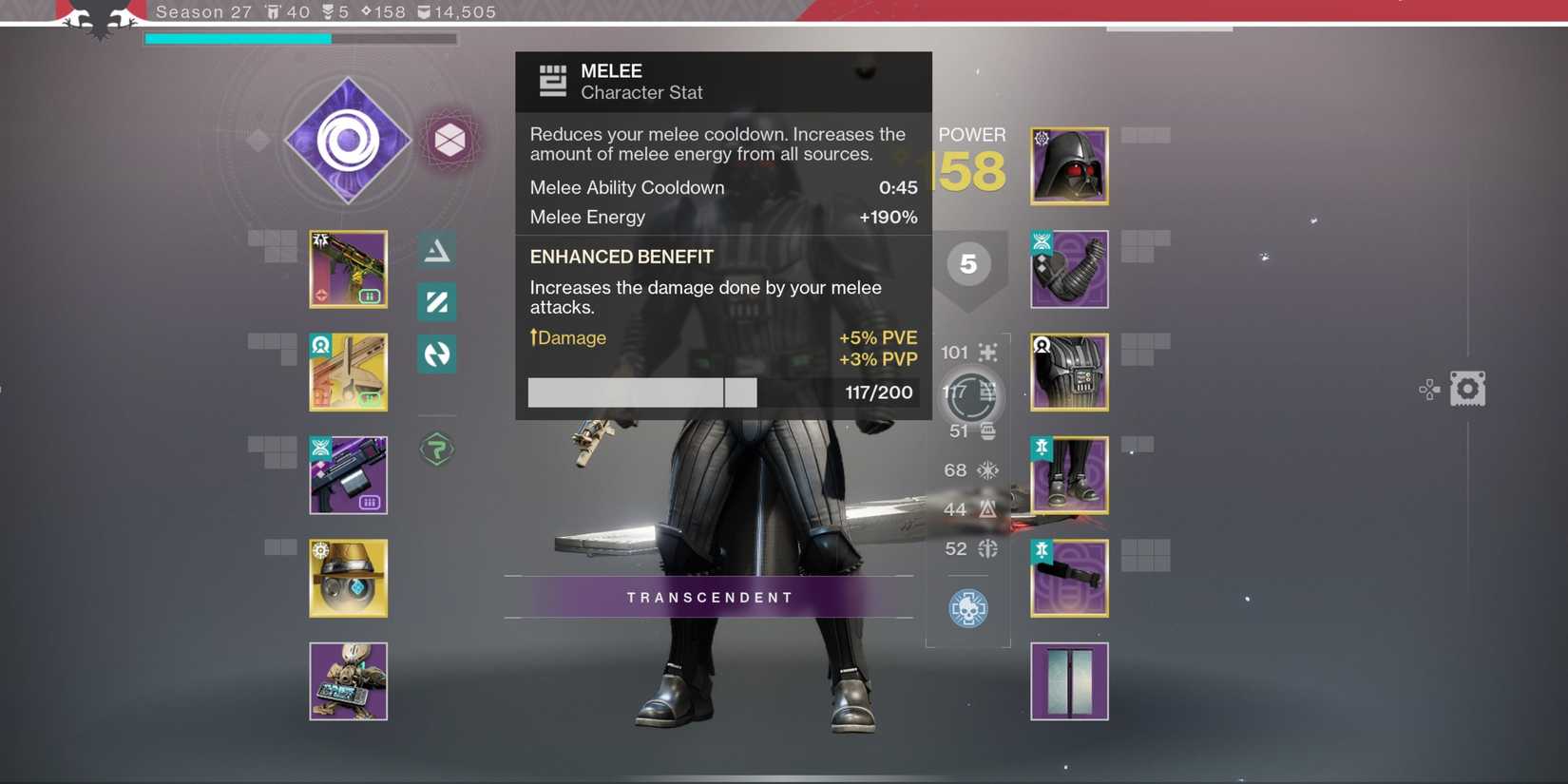This screenshot has width=1568, height=784.
Task: Click the artifact bonus power badge showing 5
Action: click(968, 265)
